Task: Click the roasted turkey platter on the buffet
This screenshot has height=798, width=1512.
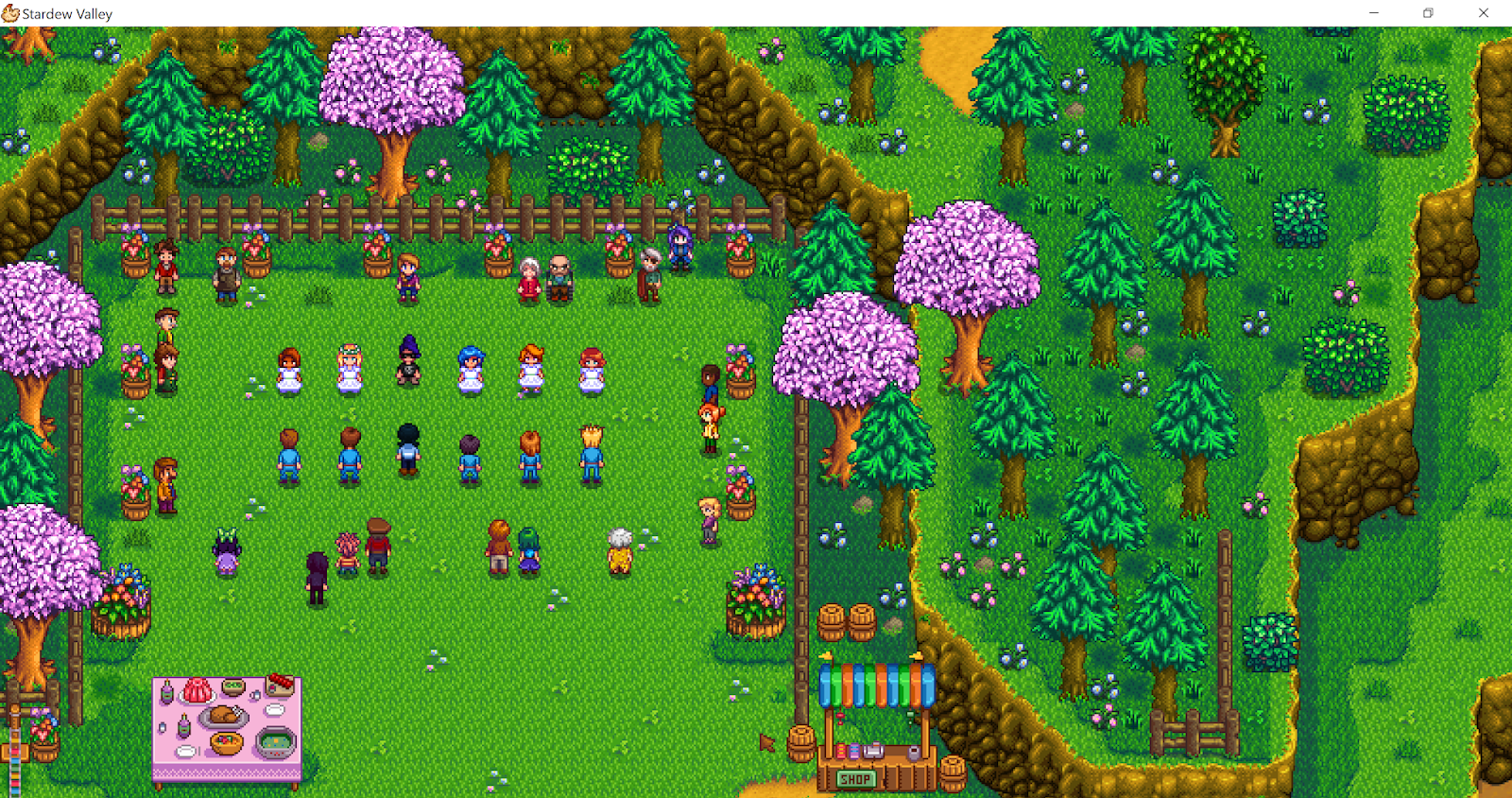Action: click(x=222, y=717)
